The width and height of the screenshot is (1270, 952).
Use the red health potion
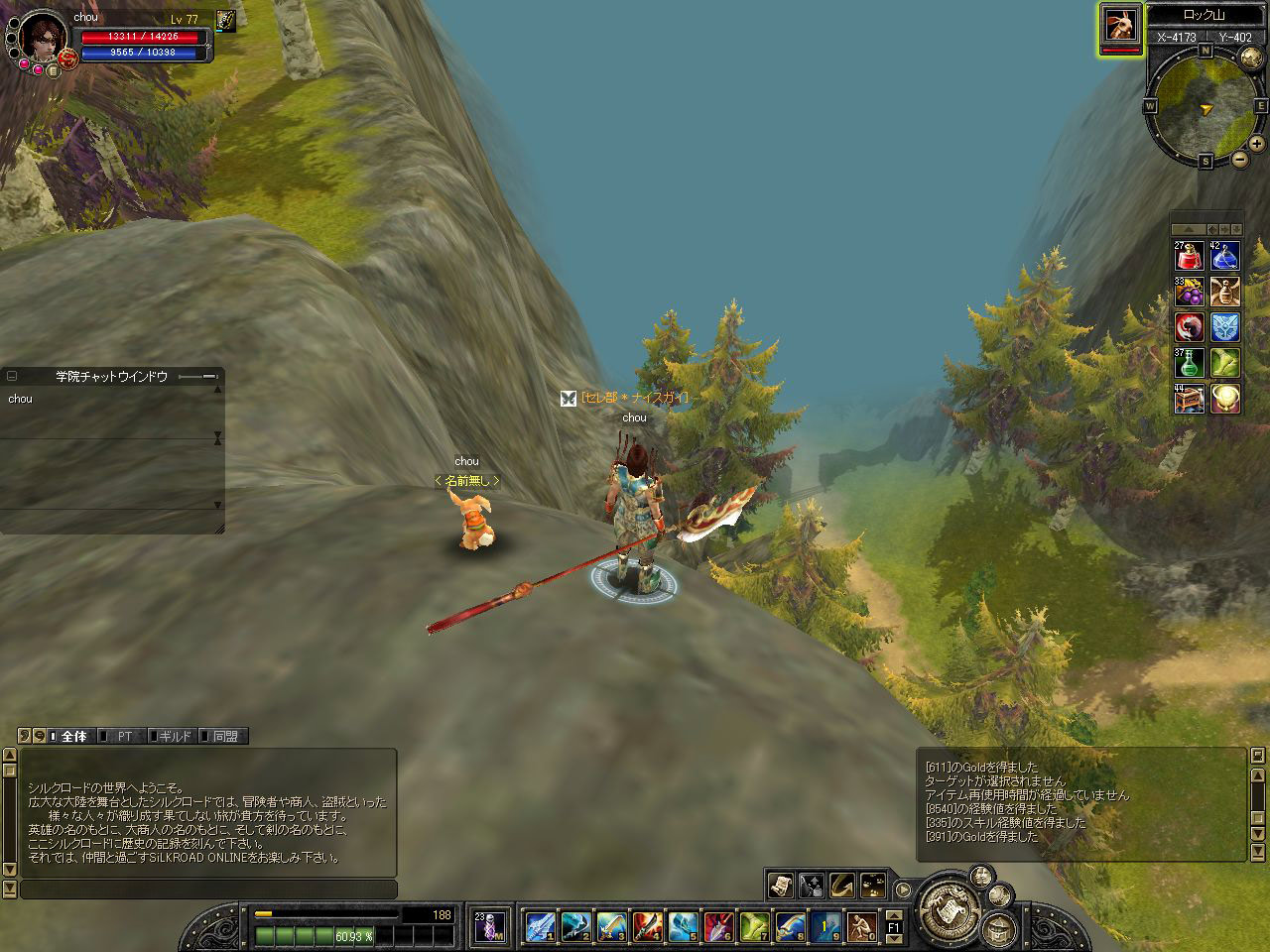tap(1189, 256)
